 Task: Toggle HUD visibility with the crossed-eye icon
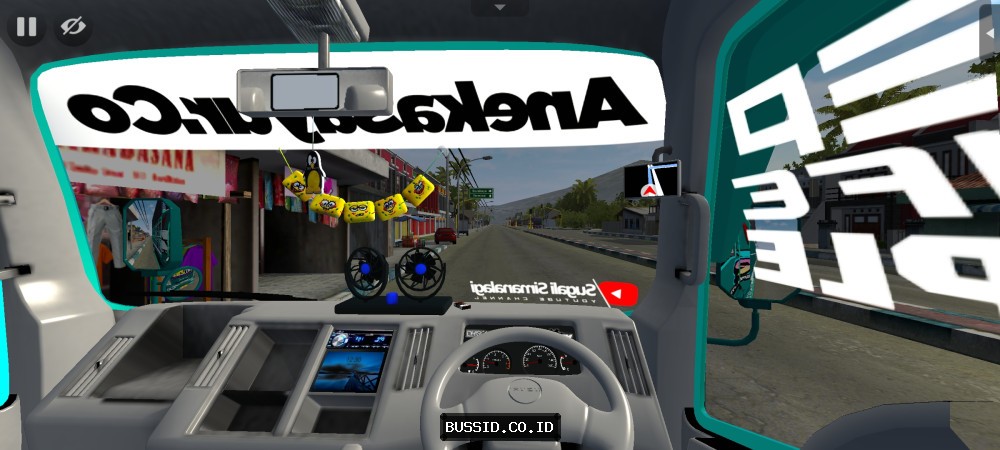pos(73,26)
